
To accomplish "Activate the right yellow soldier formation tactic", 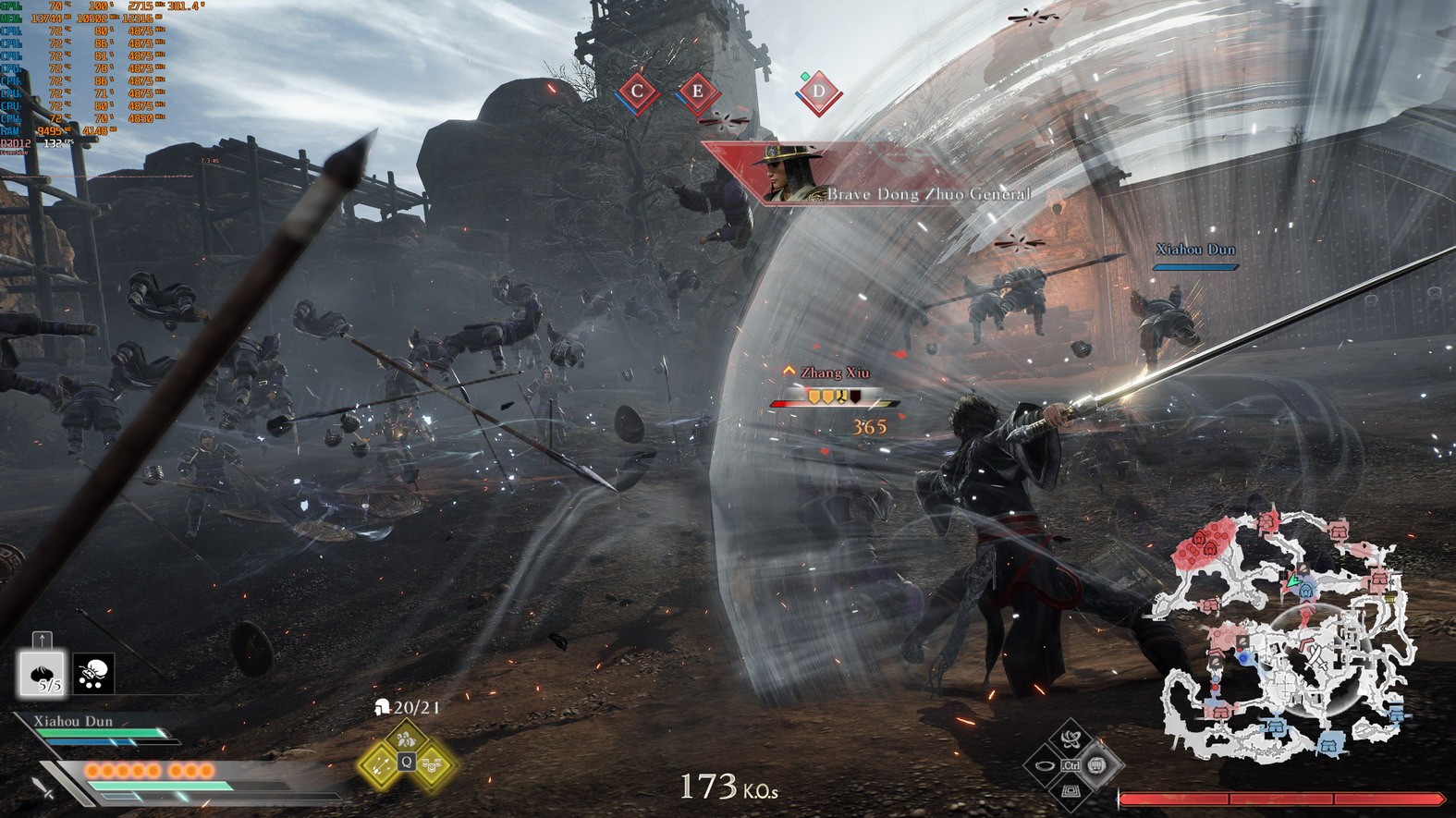I will pyautogui.click(x=433, y=764).
